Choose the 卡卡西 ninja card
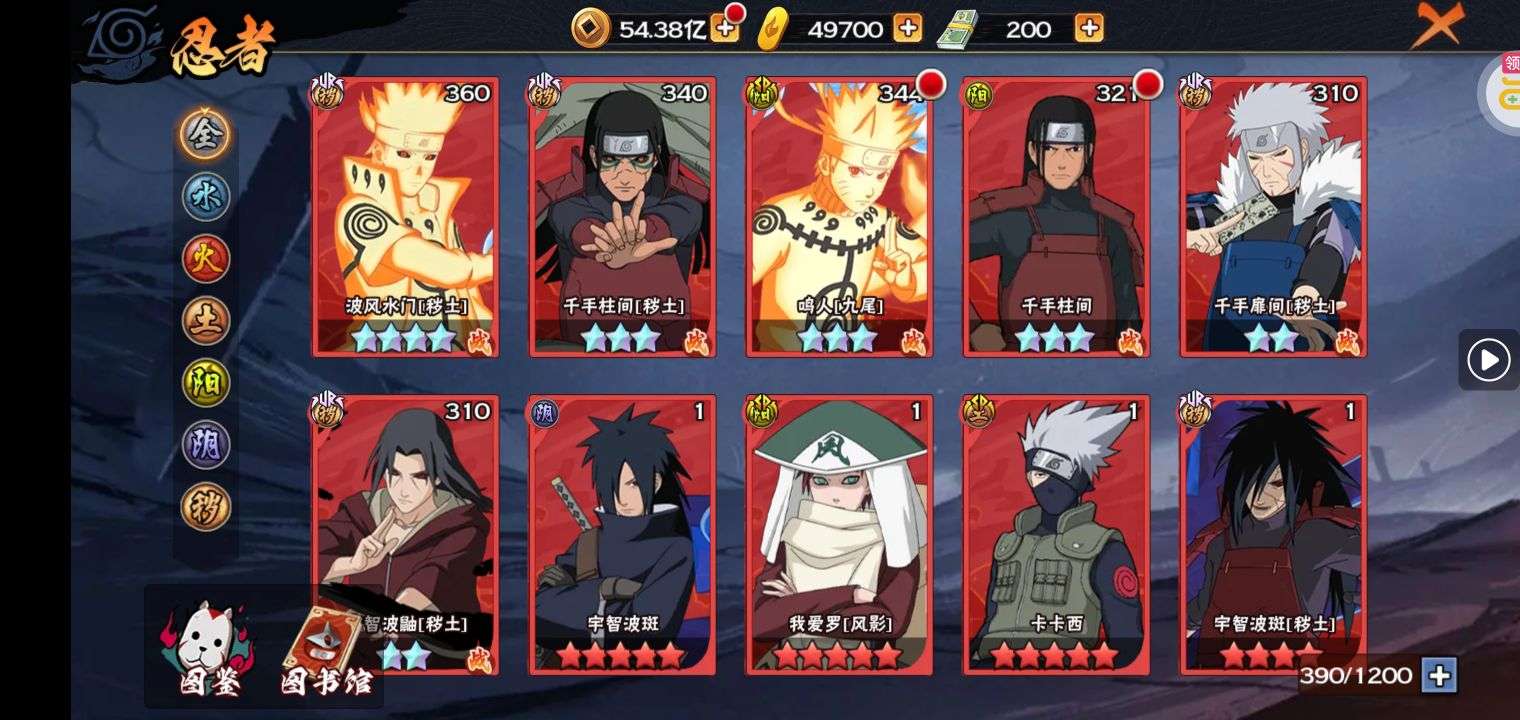1520x720 pixels. (x=1056, y=534)
